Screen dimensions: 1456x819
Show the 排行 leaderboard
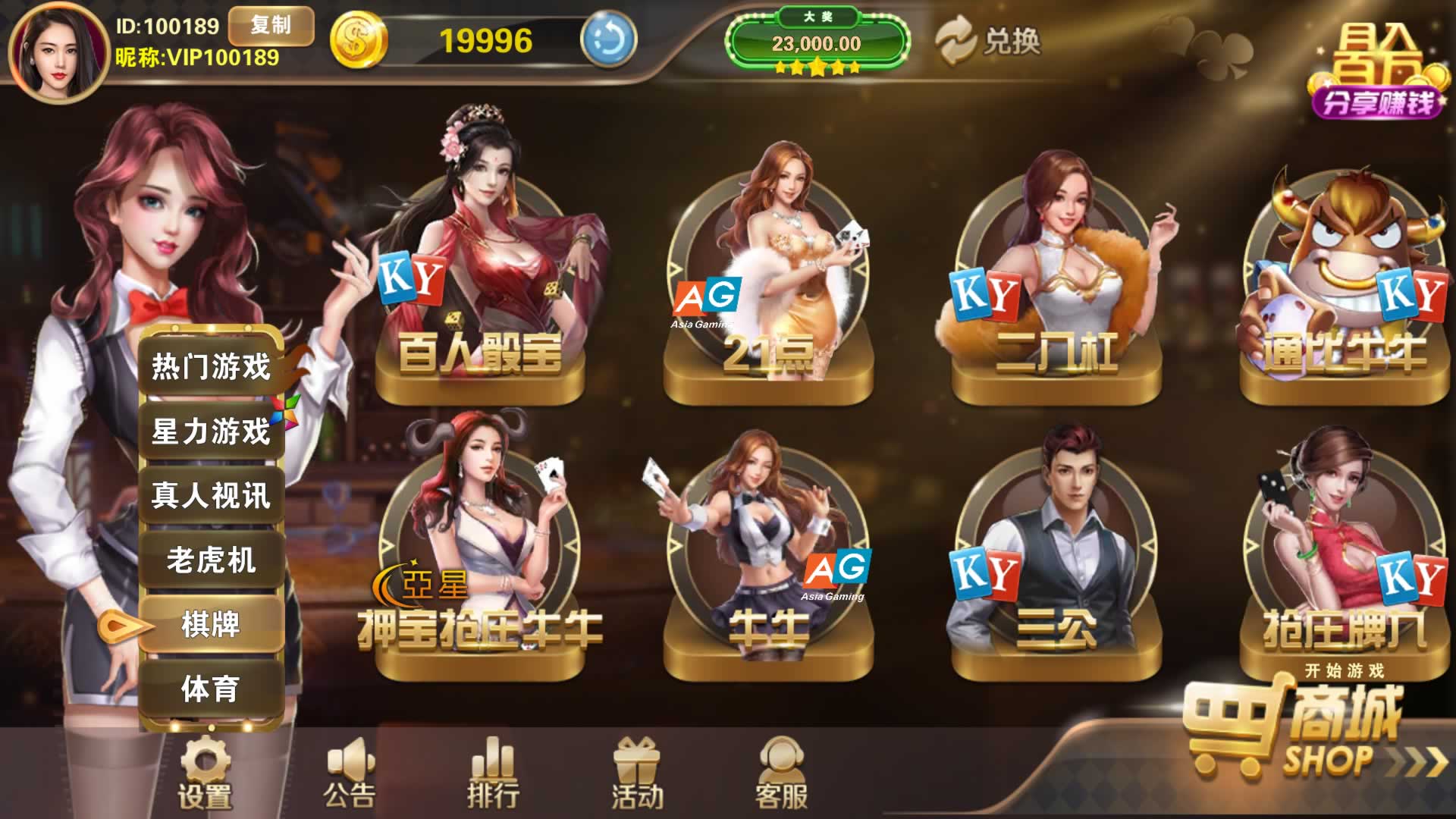pyautogui.click(x=493, y=773)
